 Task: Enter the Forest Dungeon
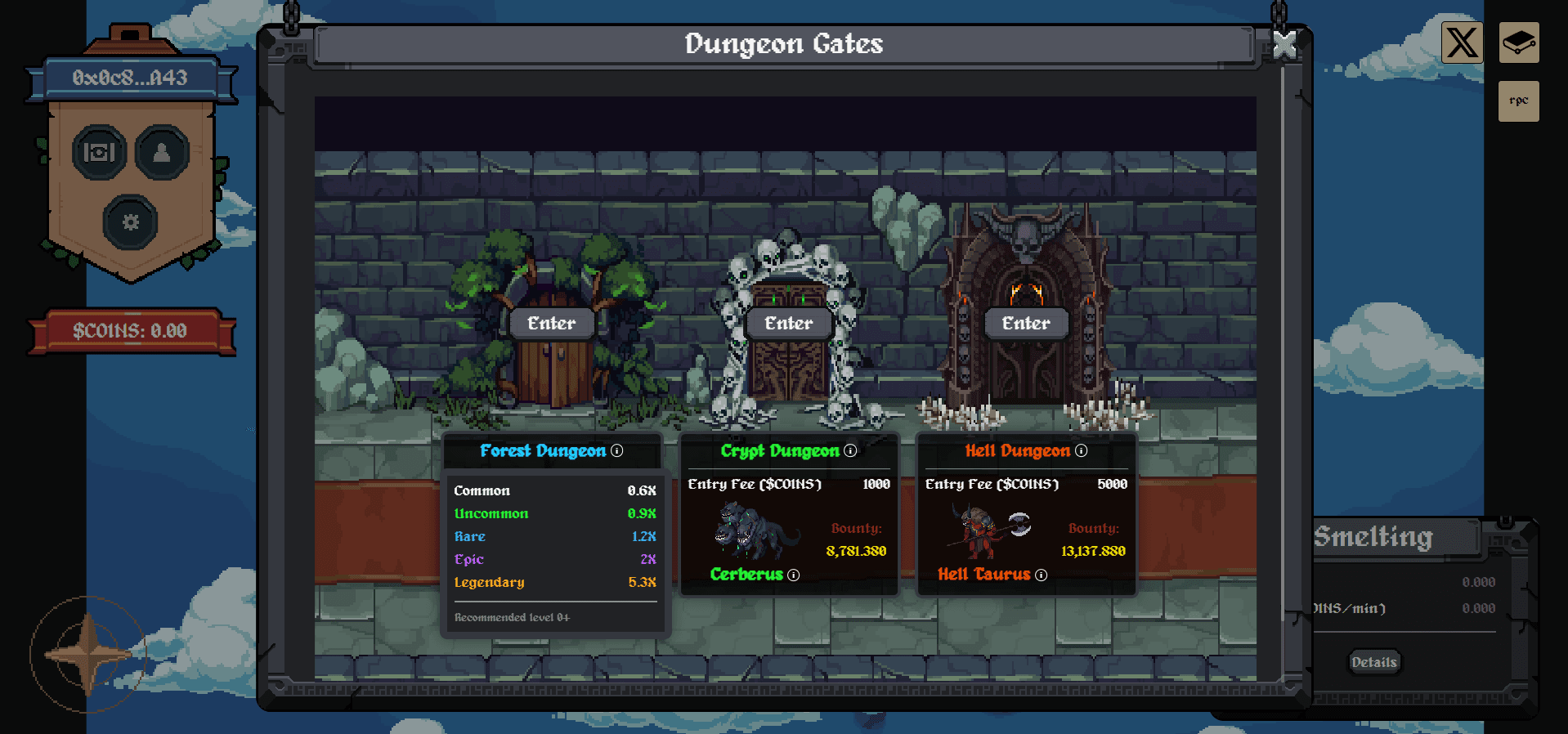[551, 323]
